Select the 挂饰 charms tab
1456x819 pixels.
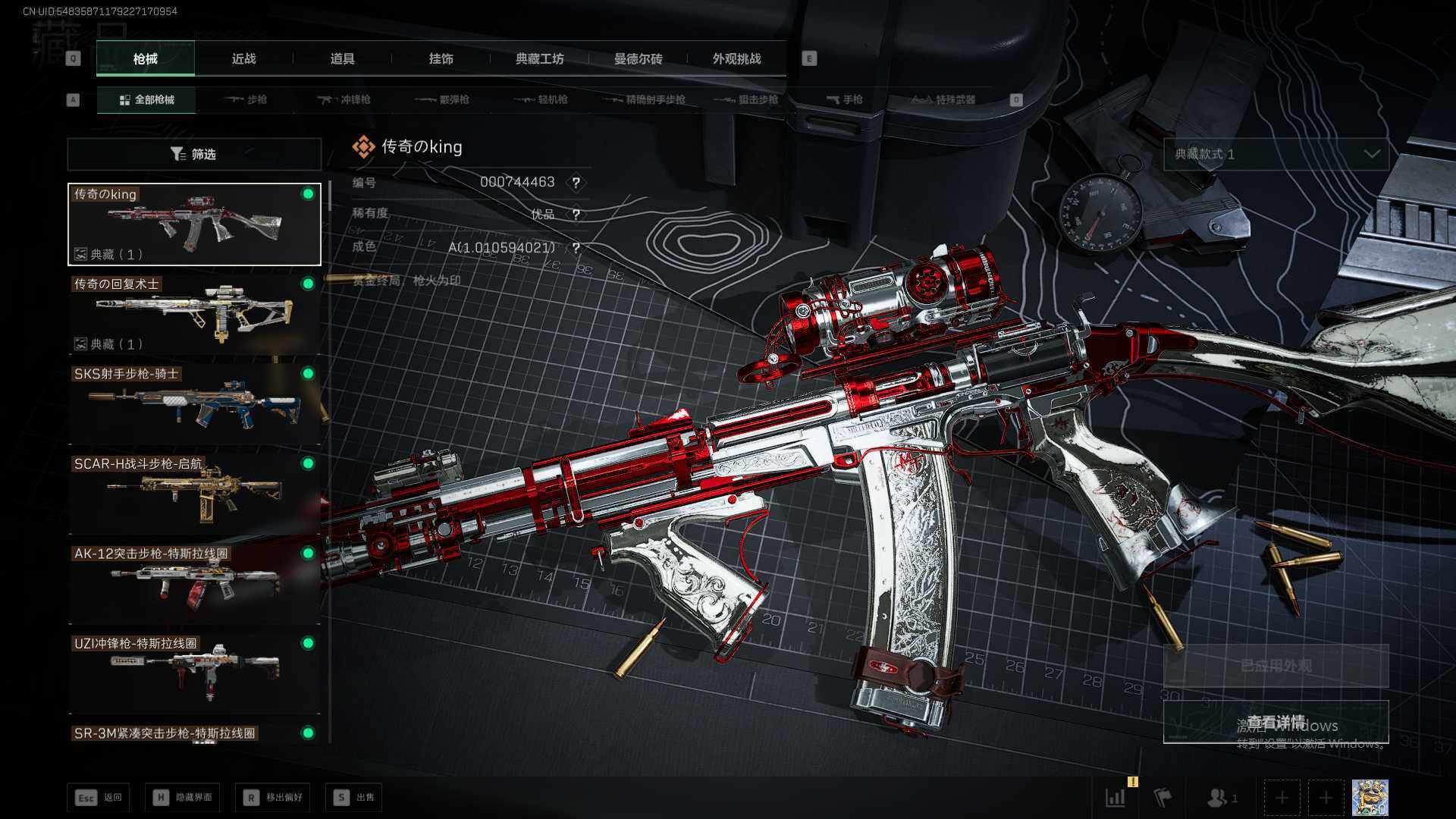point(441,59)
